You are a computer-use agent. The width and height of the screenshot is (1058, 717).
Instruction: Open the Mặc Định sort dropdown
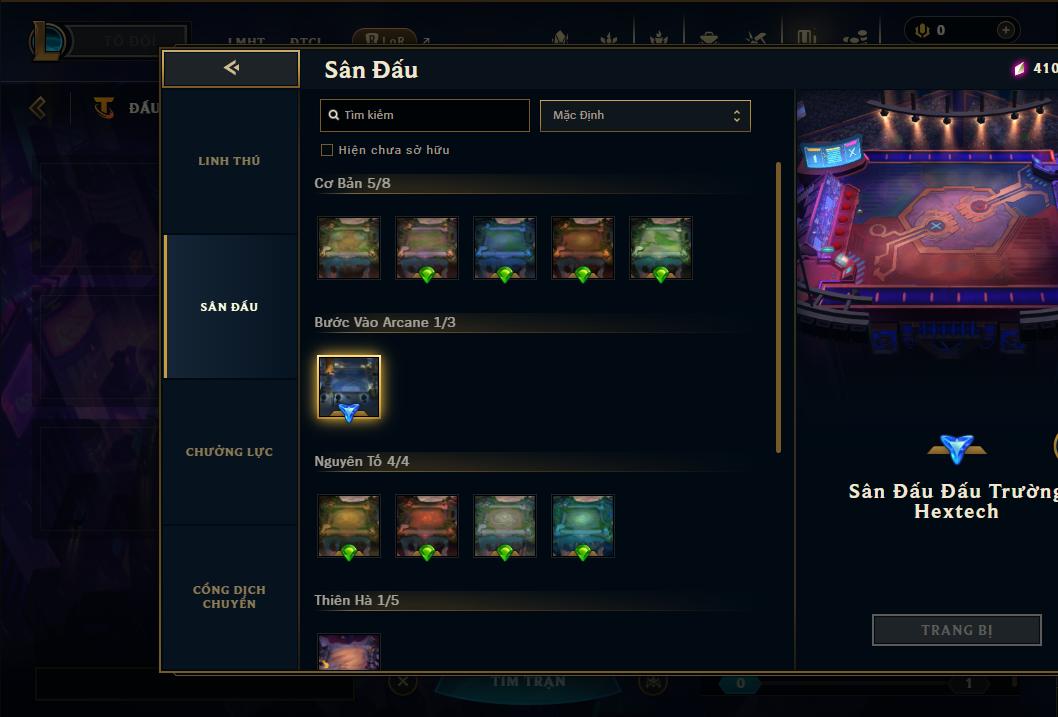645,115
